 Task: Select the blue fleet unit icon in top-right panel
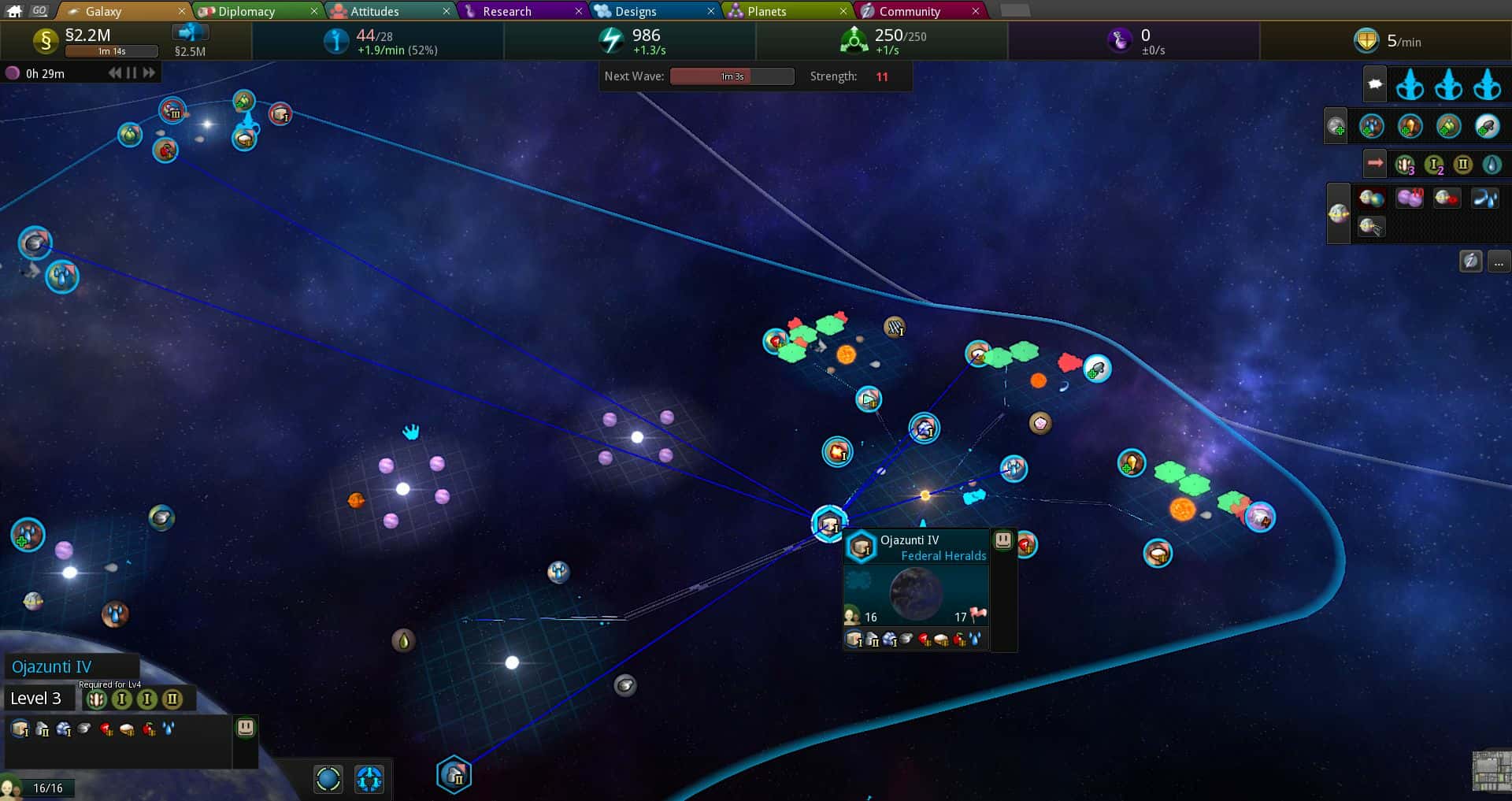point(1409,85)
